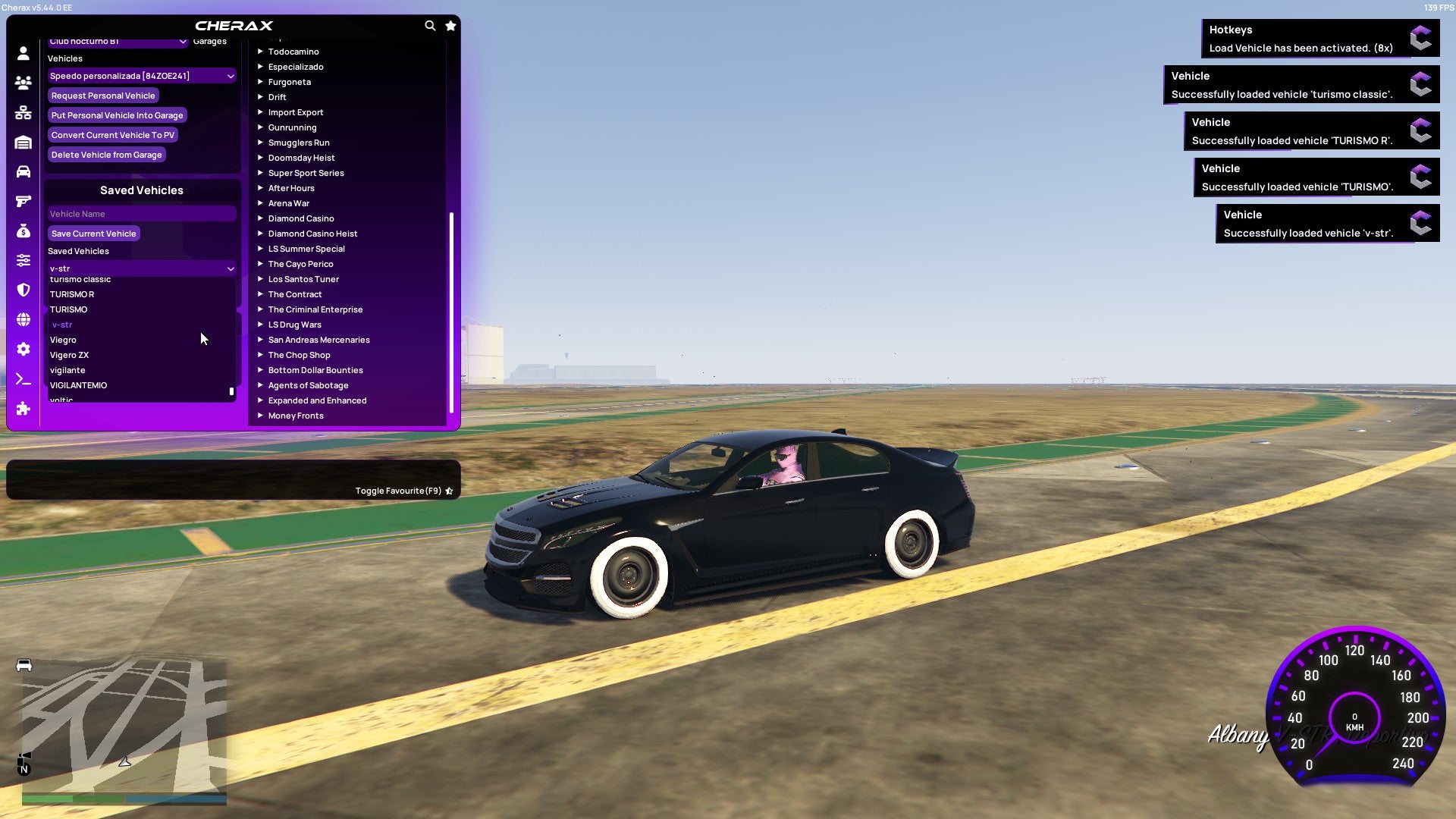This screenshot has height=819, width=1456.
Task: Open the Network sessions icon
Action: point(23,112)
